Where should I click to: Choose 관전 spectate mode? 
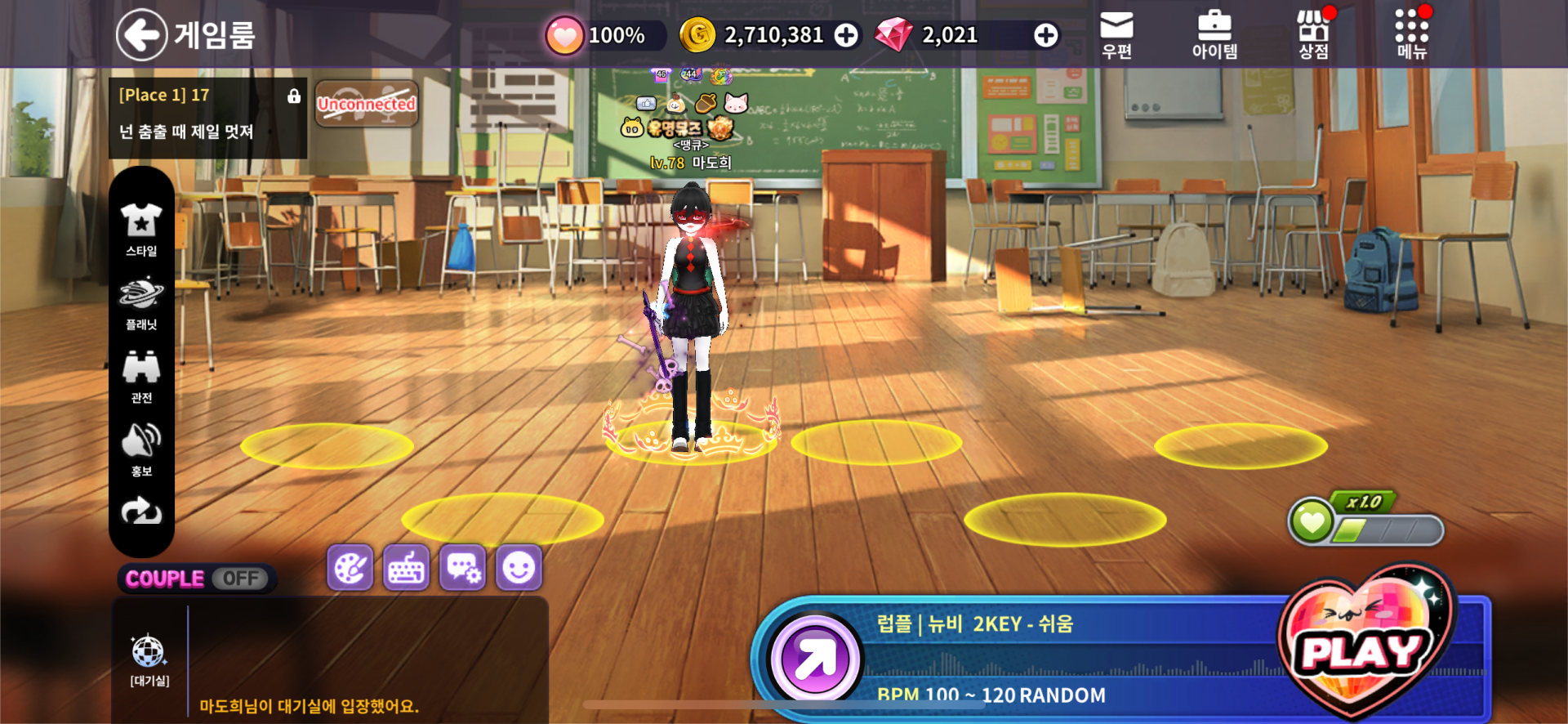point(141,377)
